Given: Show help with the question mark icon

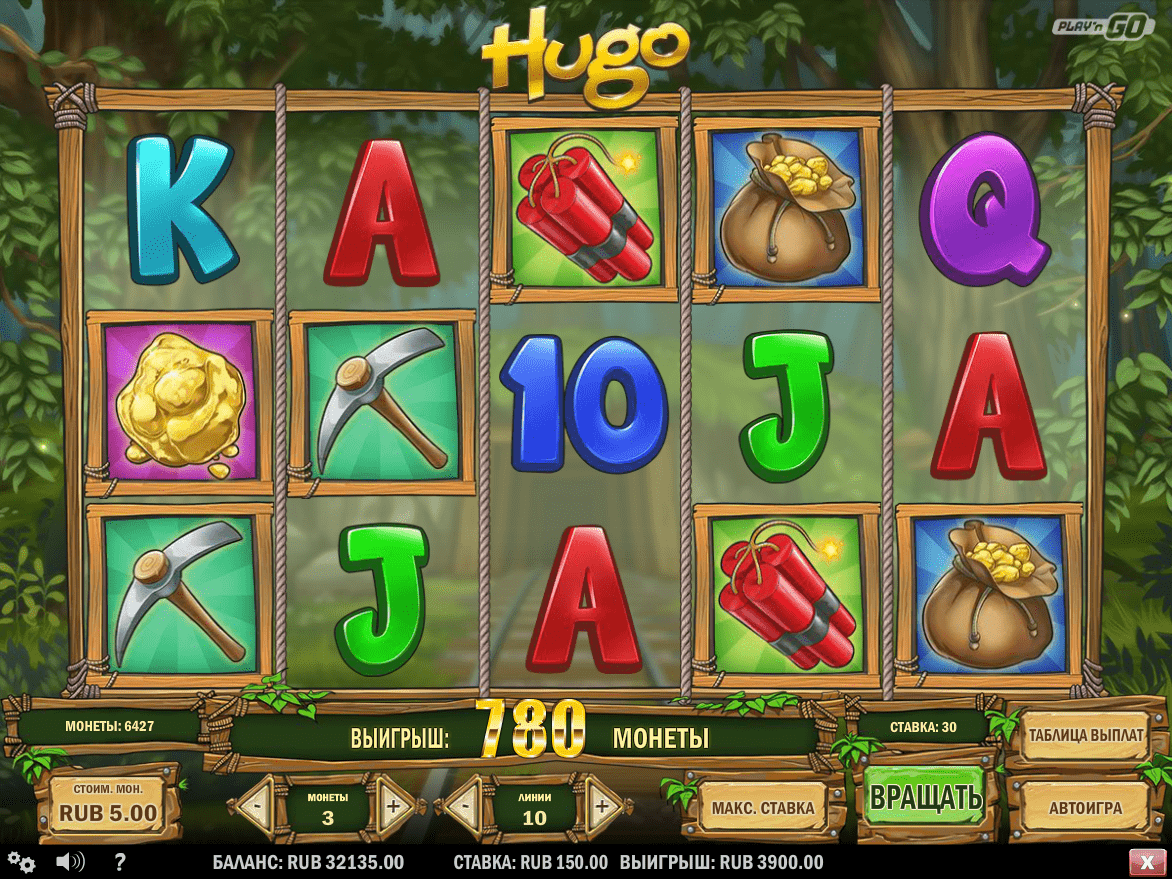Looking at the screenshot, I should click(120, 862).
